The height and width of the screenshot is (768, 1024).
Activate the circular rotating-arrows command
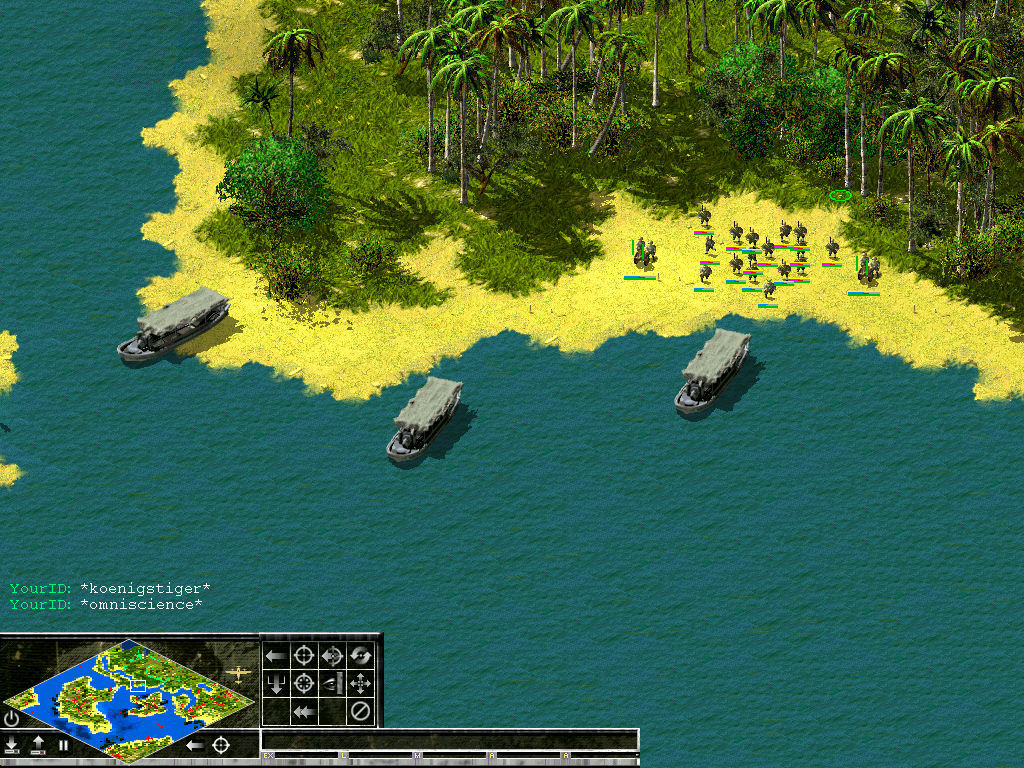tap(361, 656)
